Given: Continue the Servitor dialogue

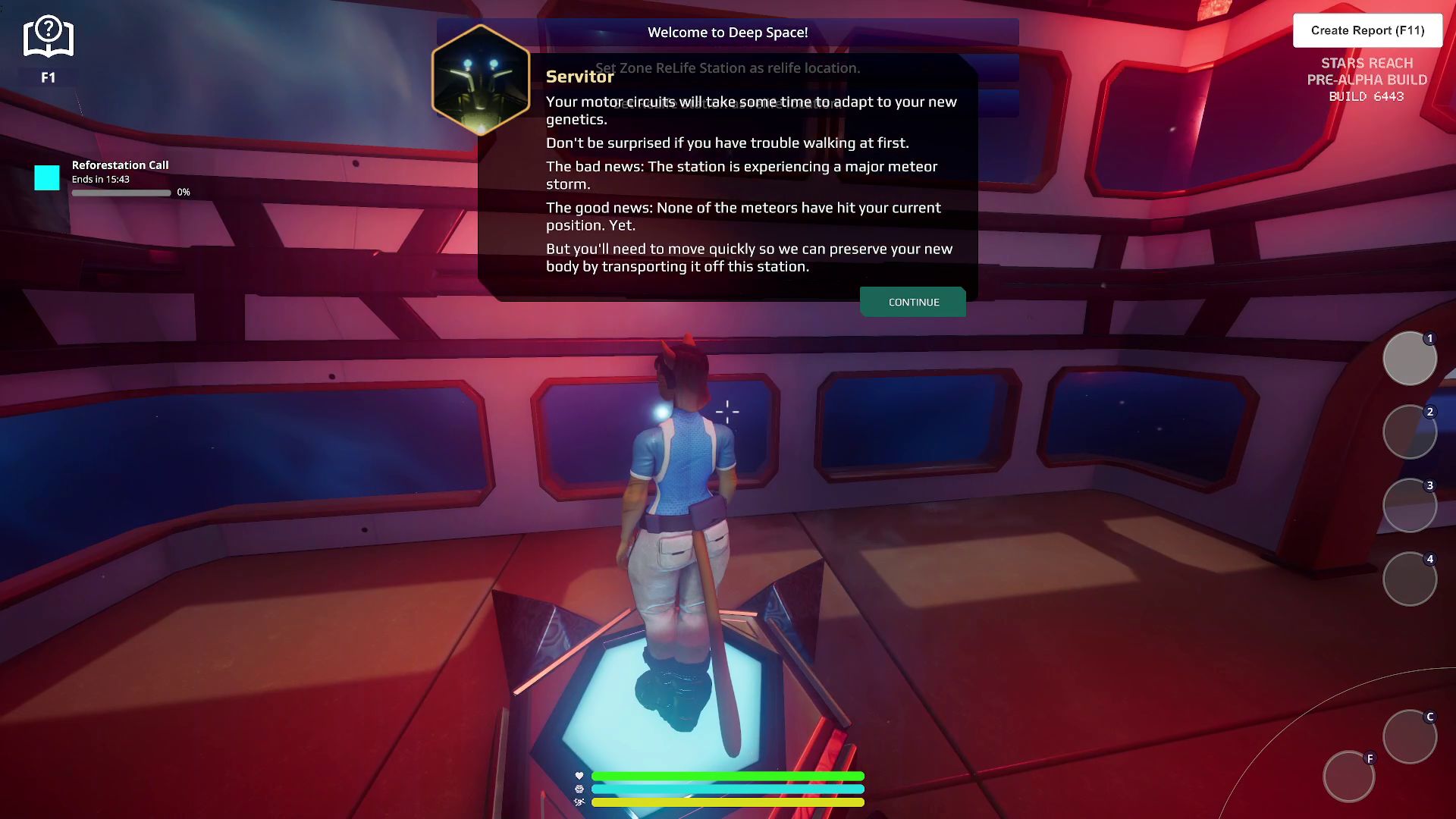Looking at the screenshot, I should (x=913, y=302).
